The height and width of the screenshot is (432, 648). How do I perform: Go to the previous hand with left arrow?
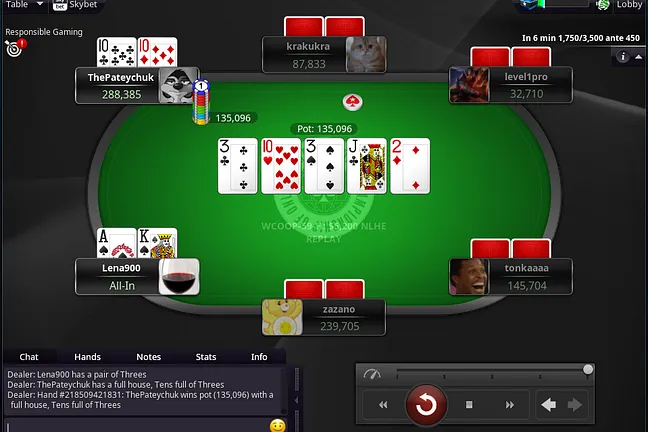[548, 405]
